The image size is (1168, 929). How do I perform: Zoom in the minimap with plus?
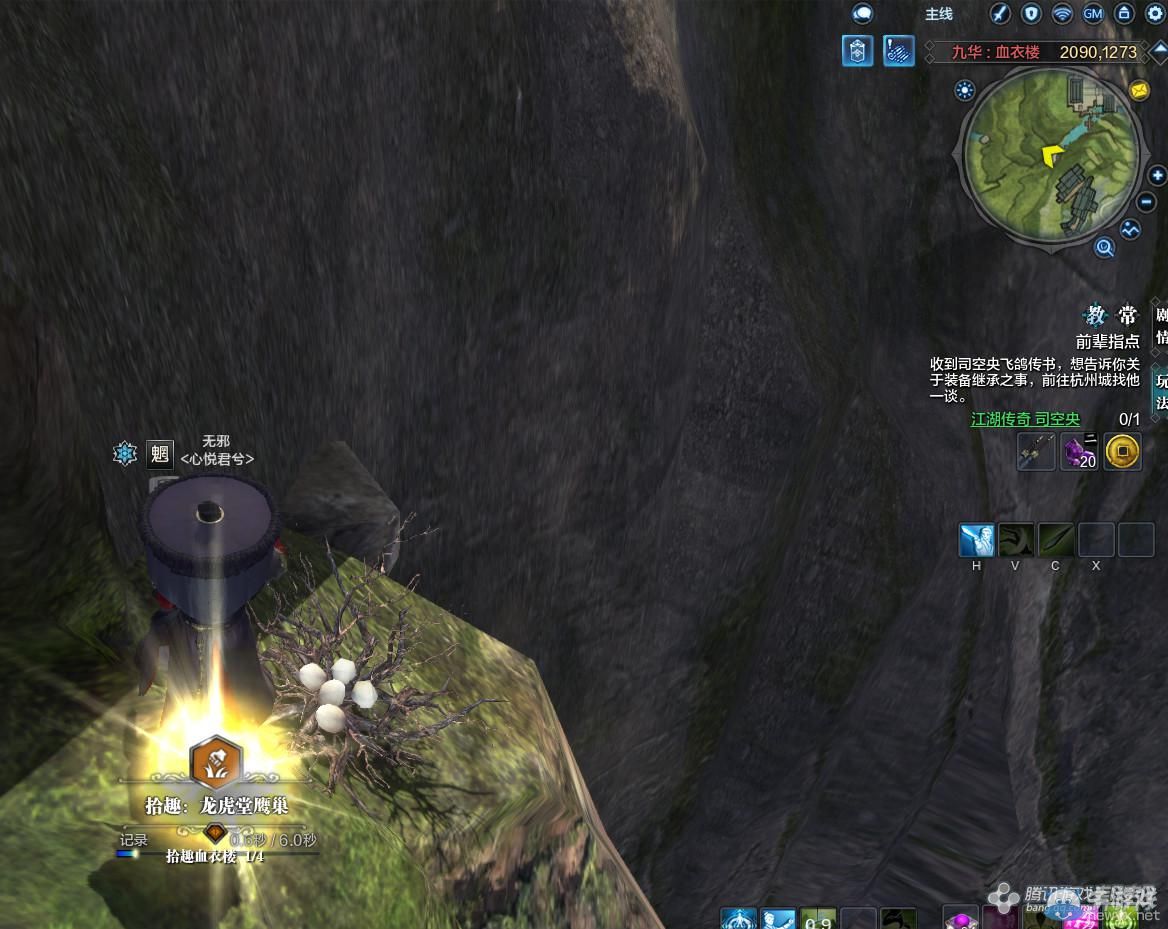(x=1157, y=175)
